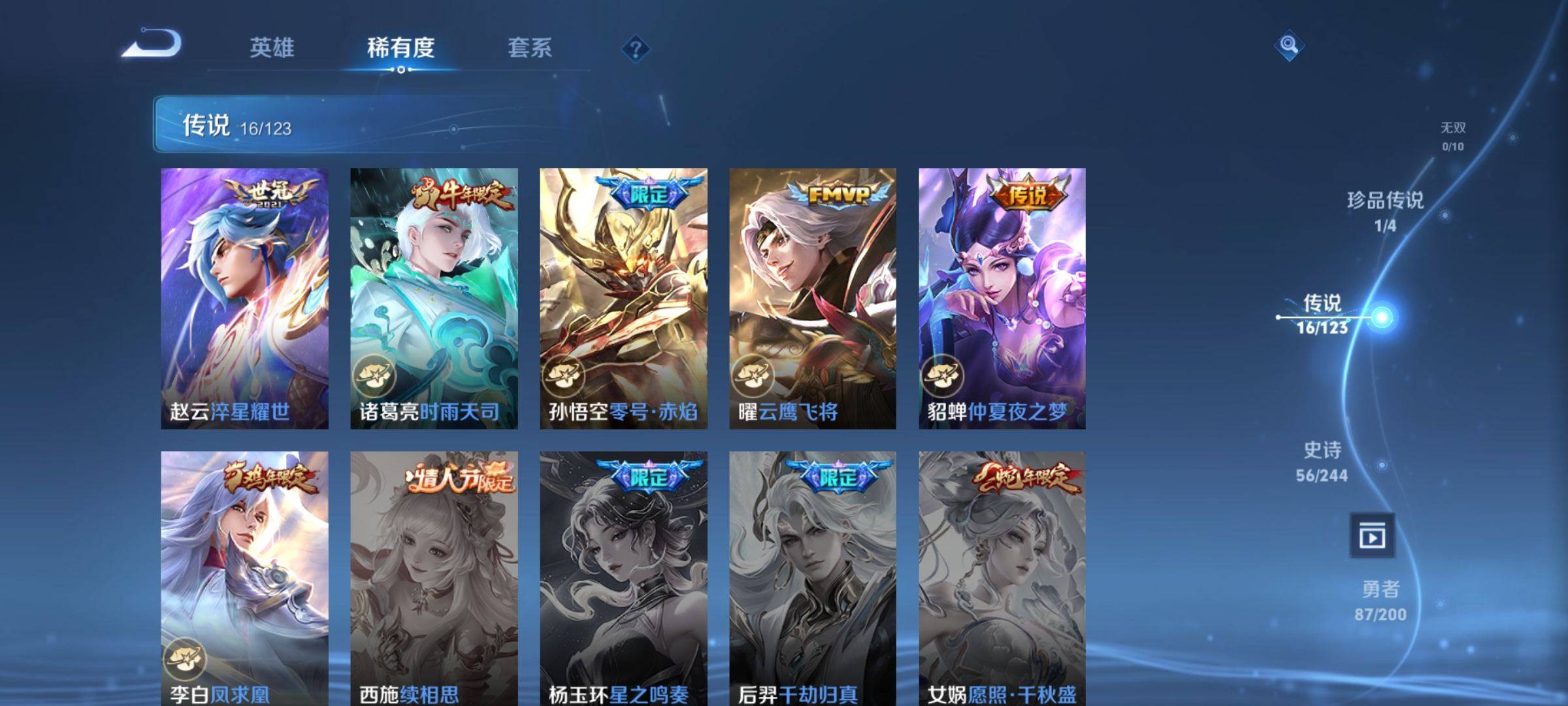Image resolution: width=1568 pixels, height=706 pixels.
Task: Click the video play square icon
Action: [x=1372, y=536]
